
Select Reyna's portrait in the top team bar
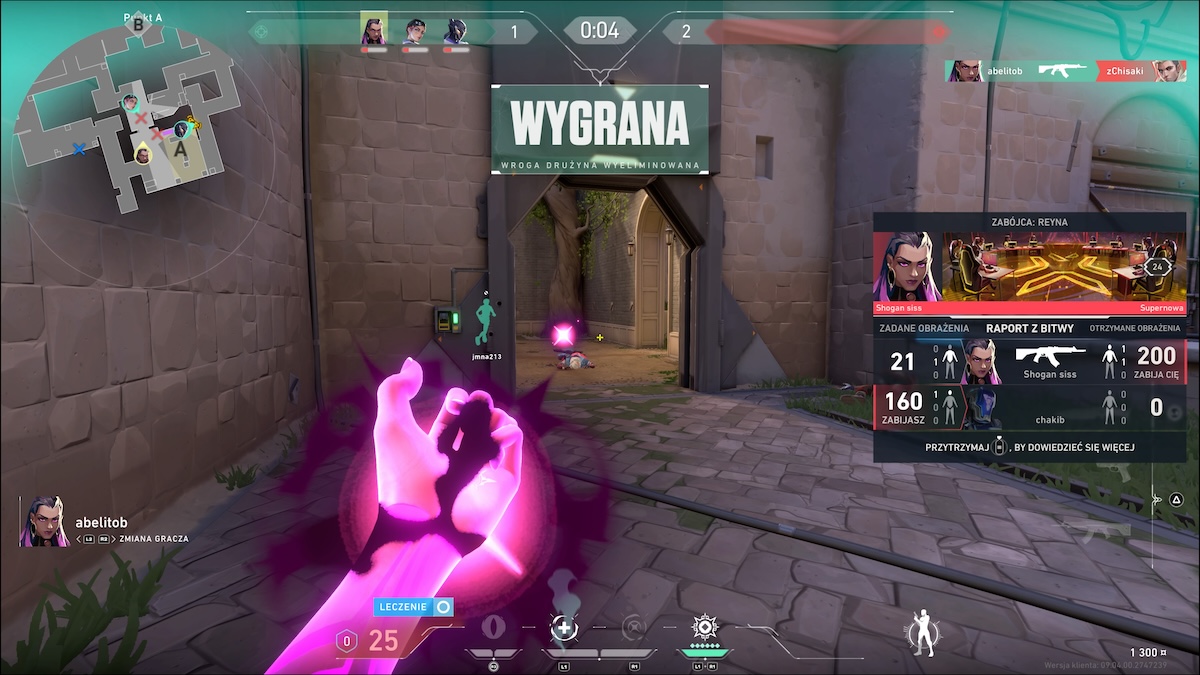tap(373, 30)
